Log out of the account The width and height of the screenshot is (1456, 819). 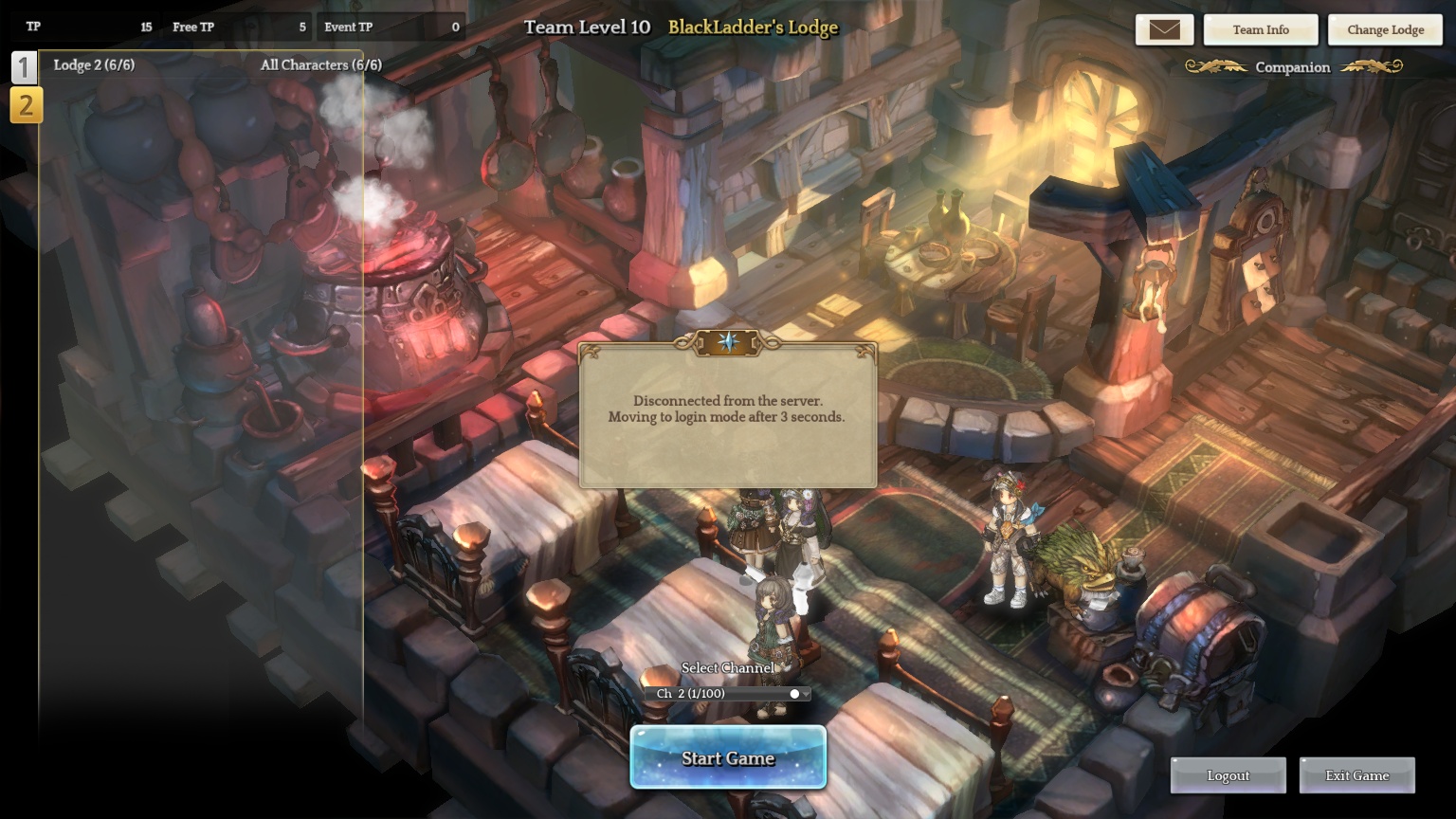1228,775
